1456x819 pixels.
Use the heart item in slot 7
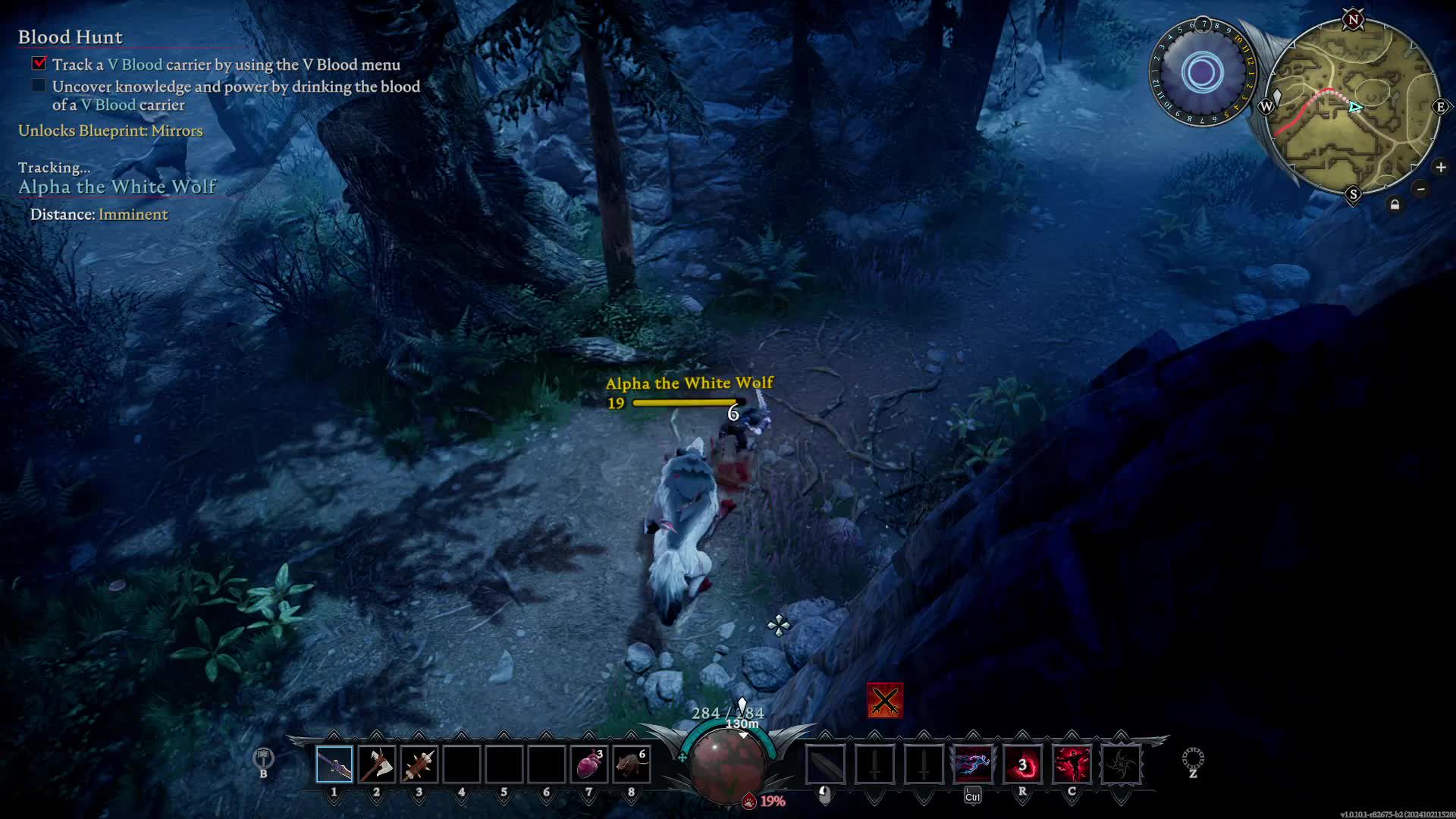(x=589, y=764)
